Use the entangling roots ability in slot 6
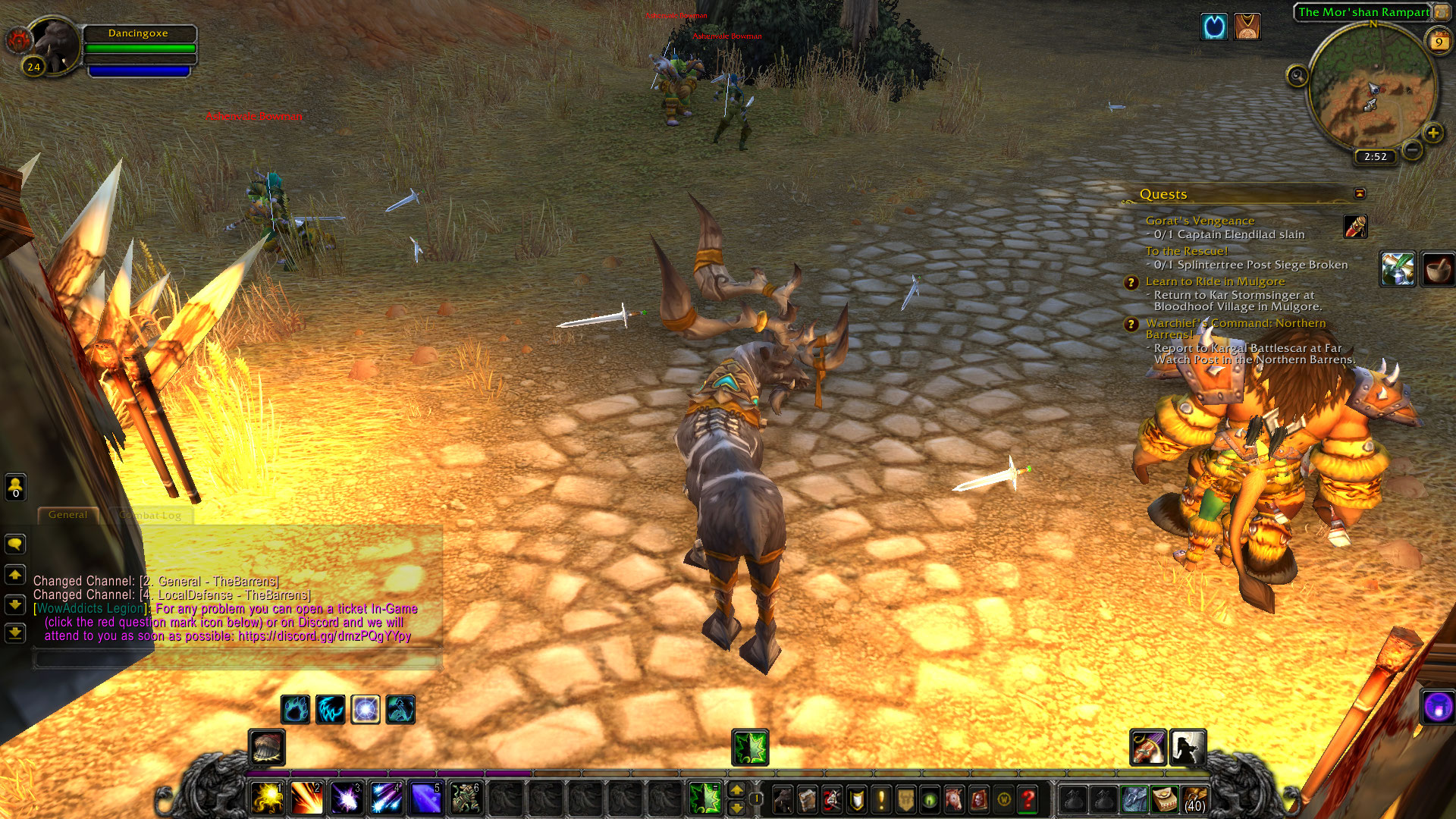 click(465, 799)
